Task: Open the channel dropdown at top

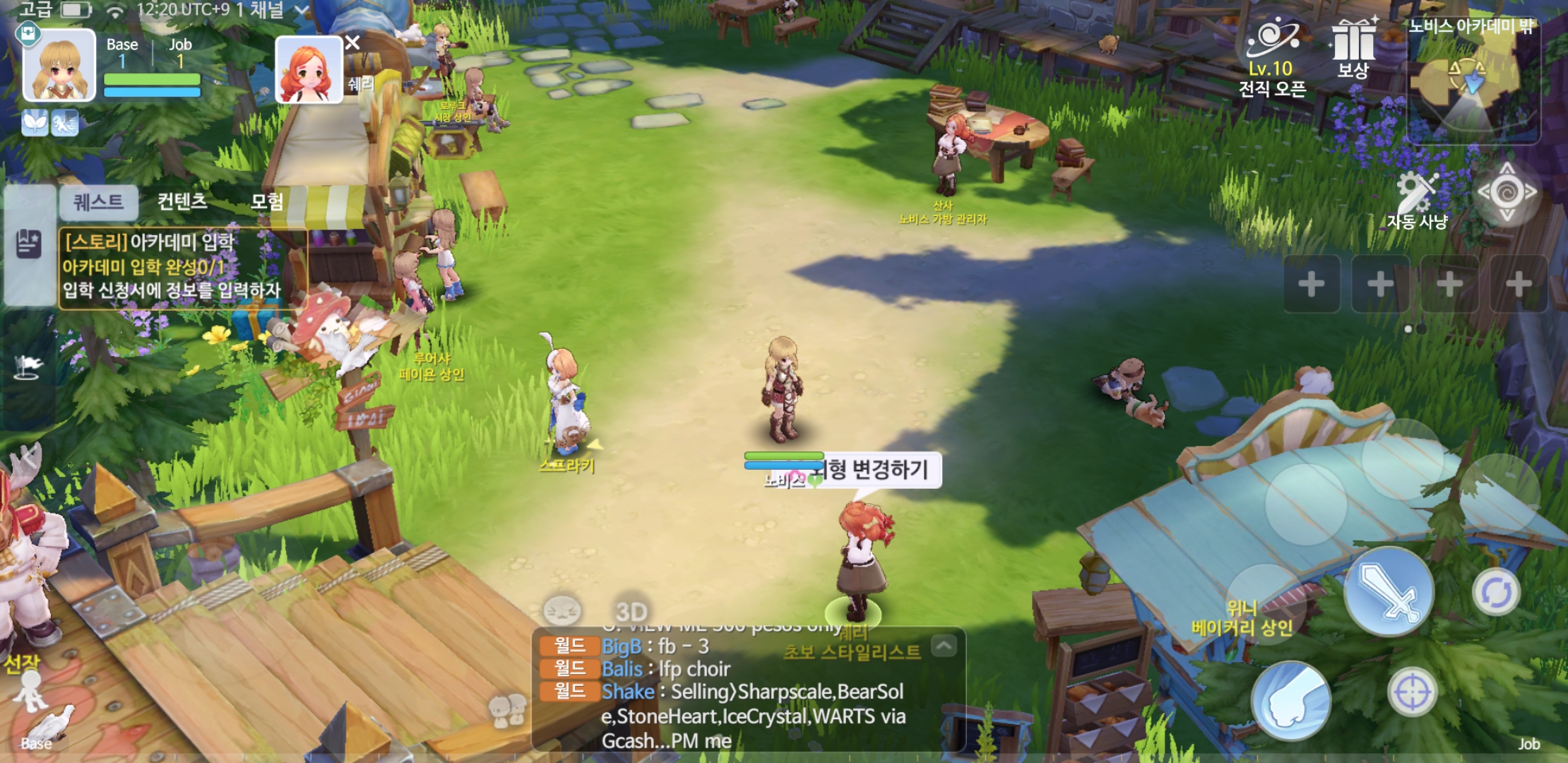Action: [301, 11]
